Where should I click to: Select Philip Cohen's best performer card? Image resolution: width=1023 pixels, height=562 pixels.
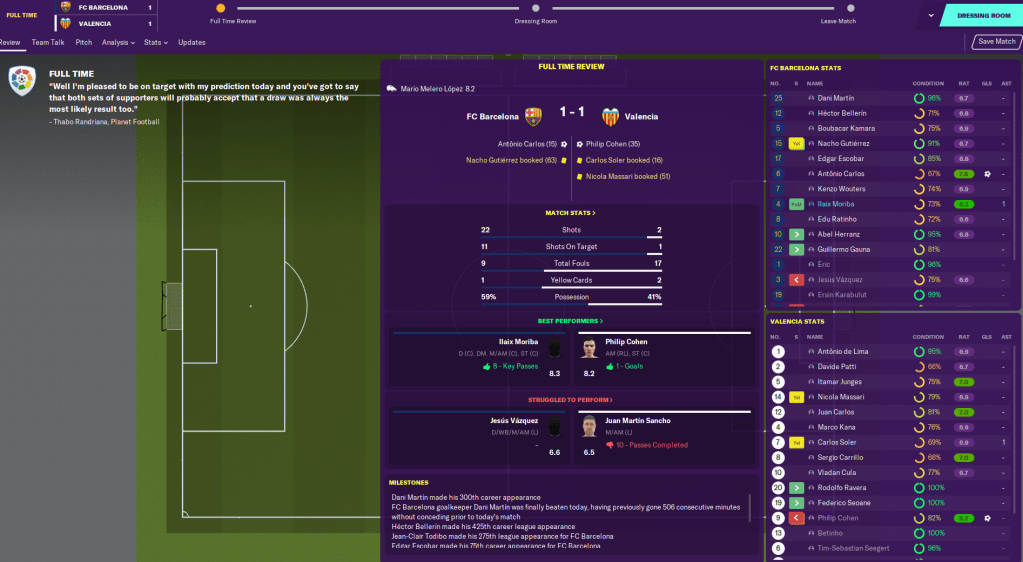[x=663, y=357]
